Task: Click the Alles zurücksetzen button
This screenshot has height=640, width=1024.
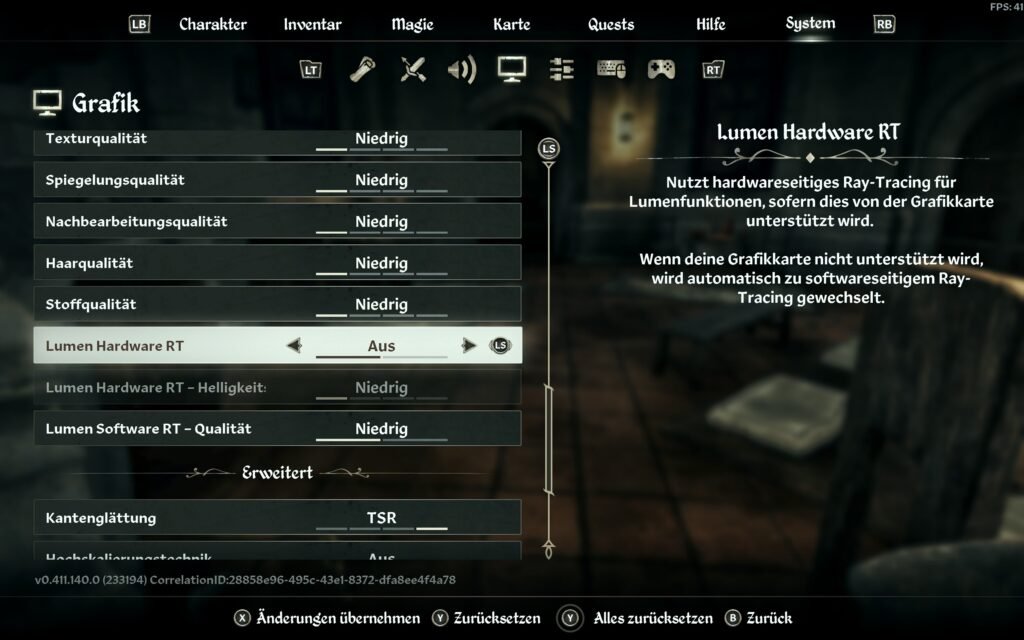Action: tap(652, 618)
